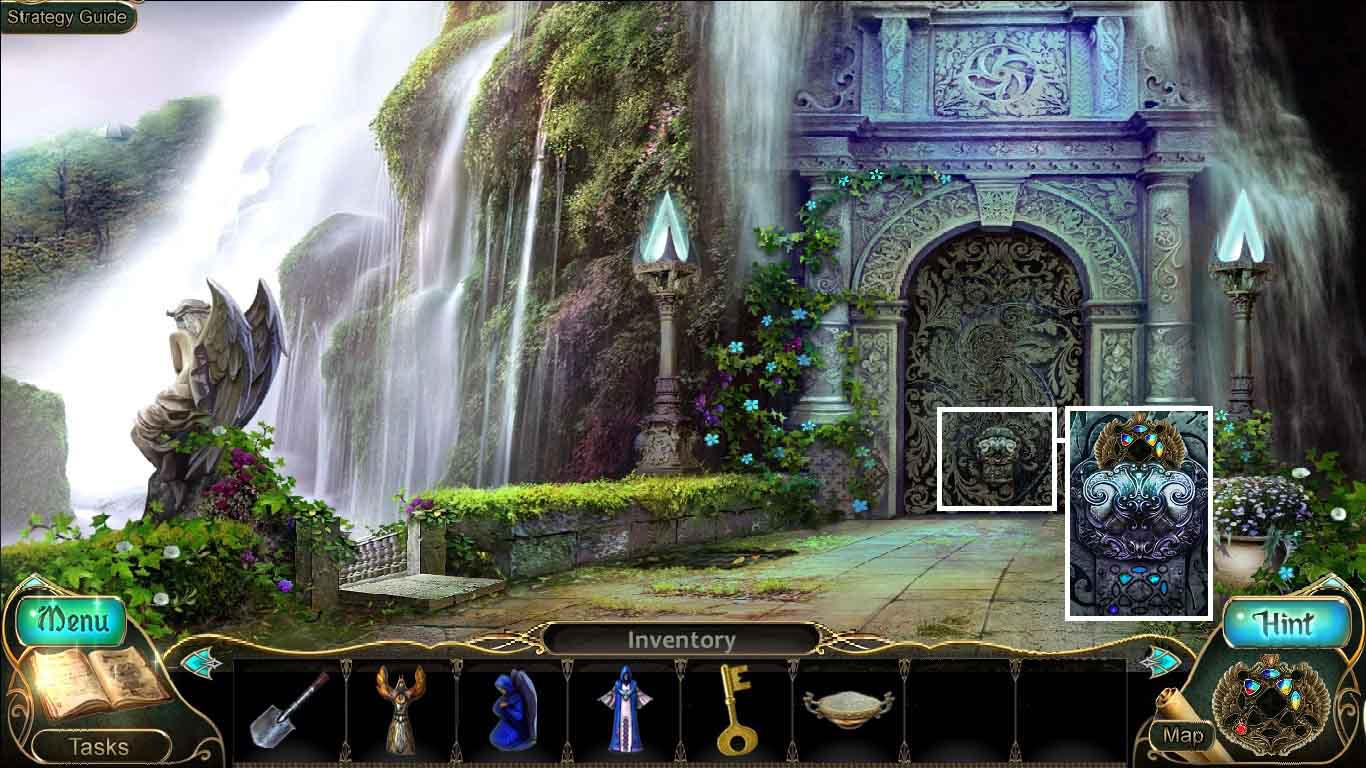This screenshot has width=1366, height=768.
Task: Click the Inventory label bar
Action: point(683,641)
